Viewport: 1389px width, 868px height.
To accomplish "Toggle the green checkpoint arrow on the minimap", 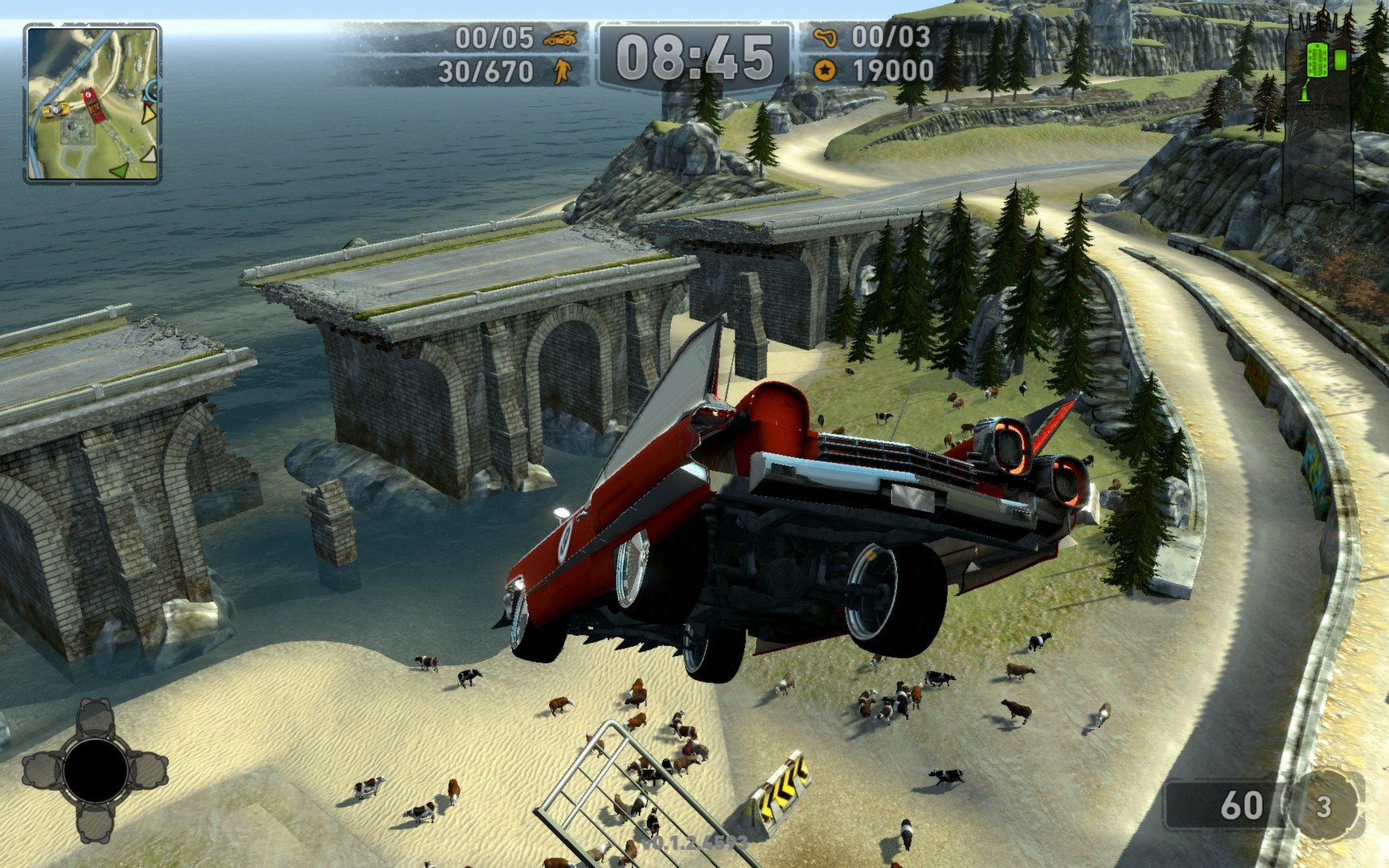I will click(x=119, y=170).
